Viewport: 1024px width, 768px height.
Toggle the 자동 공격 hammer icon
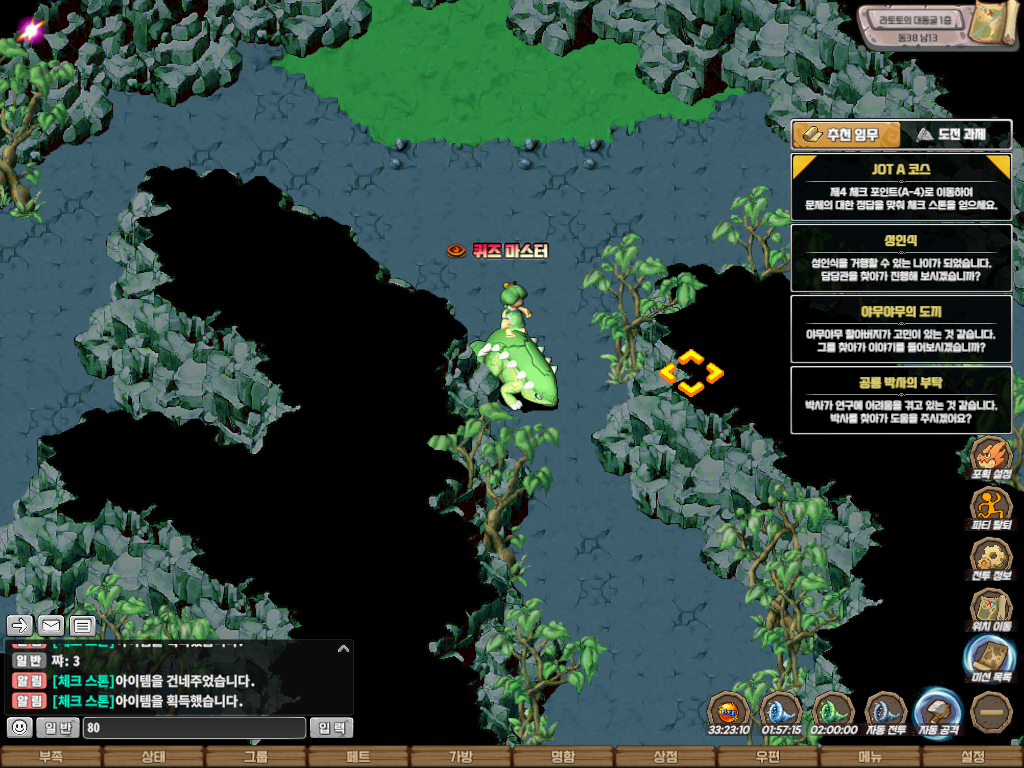coord(938,711)
